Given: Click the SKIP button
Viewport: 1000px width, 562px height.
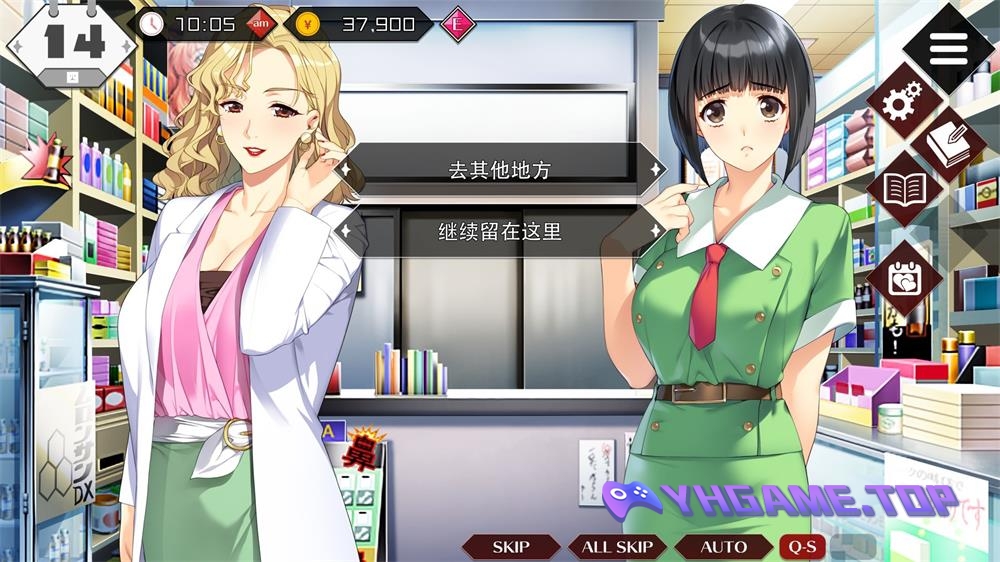Looking at the screenshot, I should point(511,547).
